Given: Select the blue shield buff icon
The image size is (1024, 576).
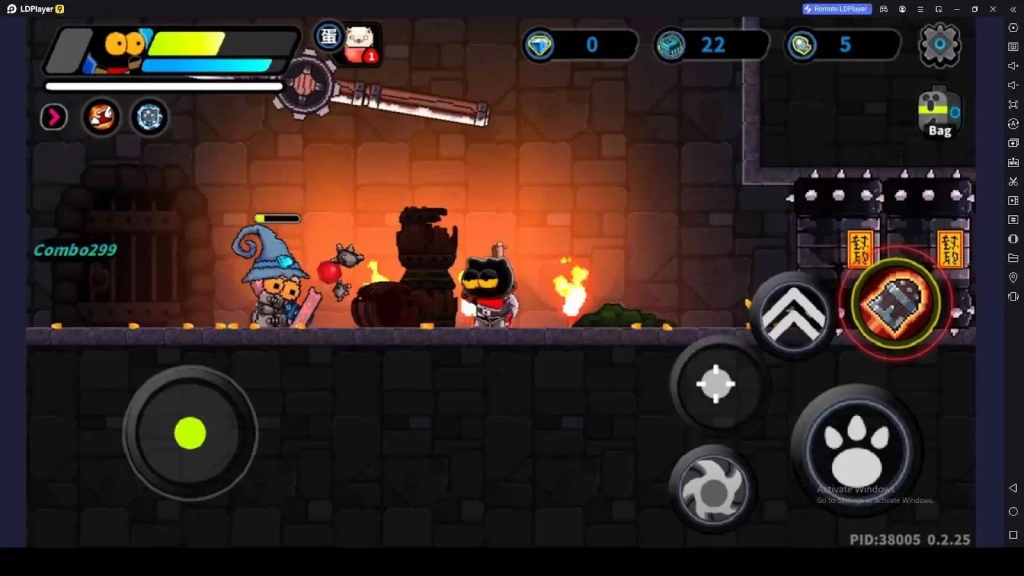Looking at the screenshot, I should 149,117.
